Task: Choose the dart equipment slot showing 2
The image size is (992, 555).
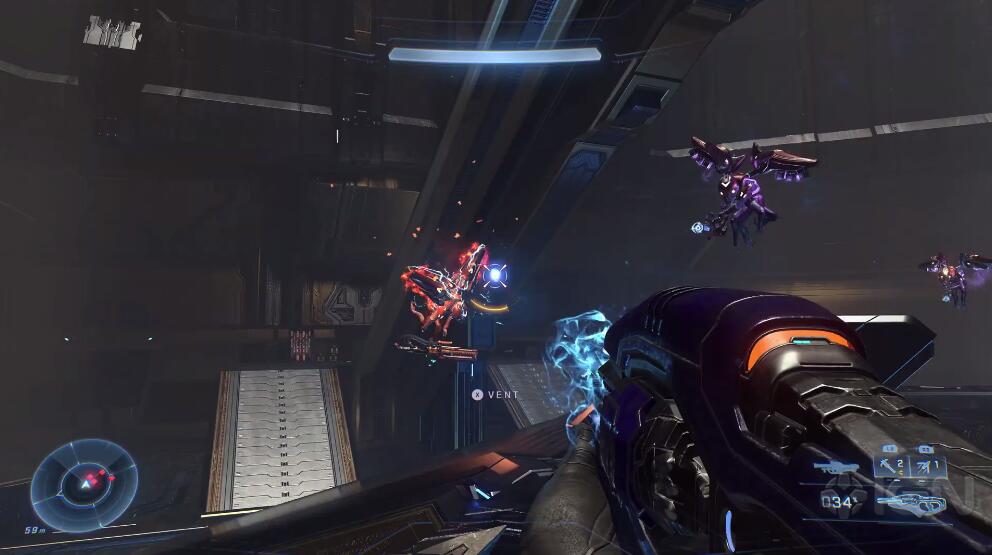Action: pos(892,466)
